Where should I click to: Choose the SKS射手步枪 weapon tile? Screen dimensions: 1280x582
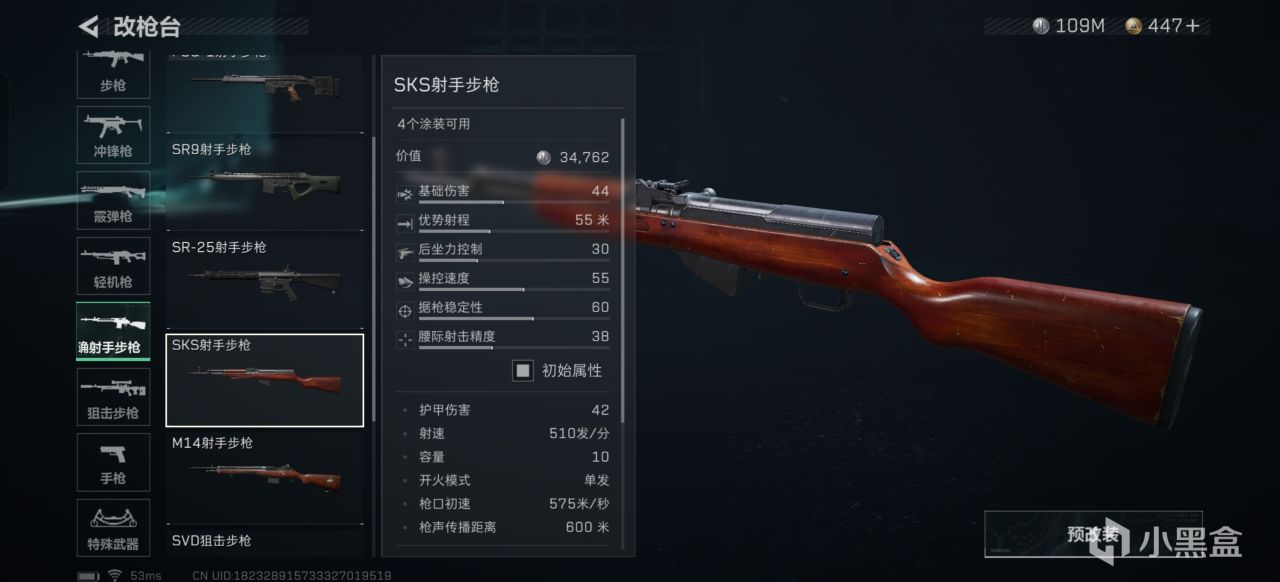coord(265,380)
